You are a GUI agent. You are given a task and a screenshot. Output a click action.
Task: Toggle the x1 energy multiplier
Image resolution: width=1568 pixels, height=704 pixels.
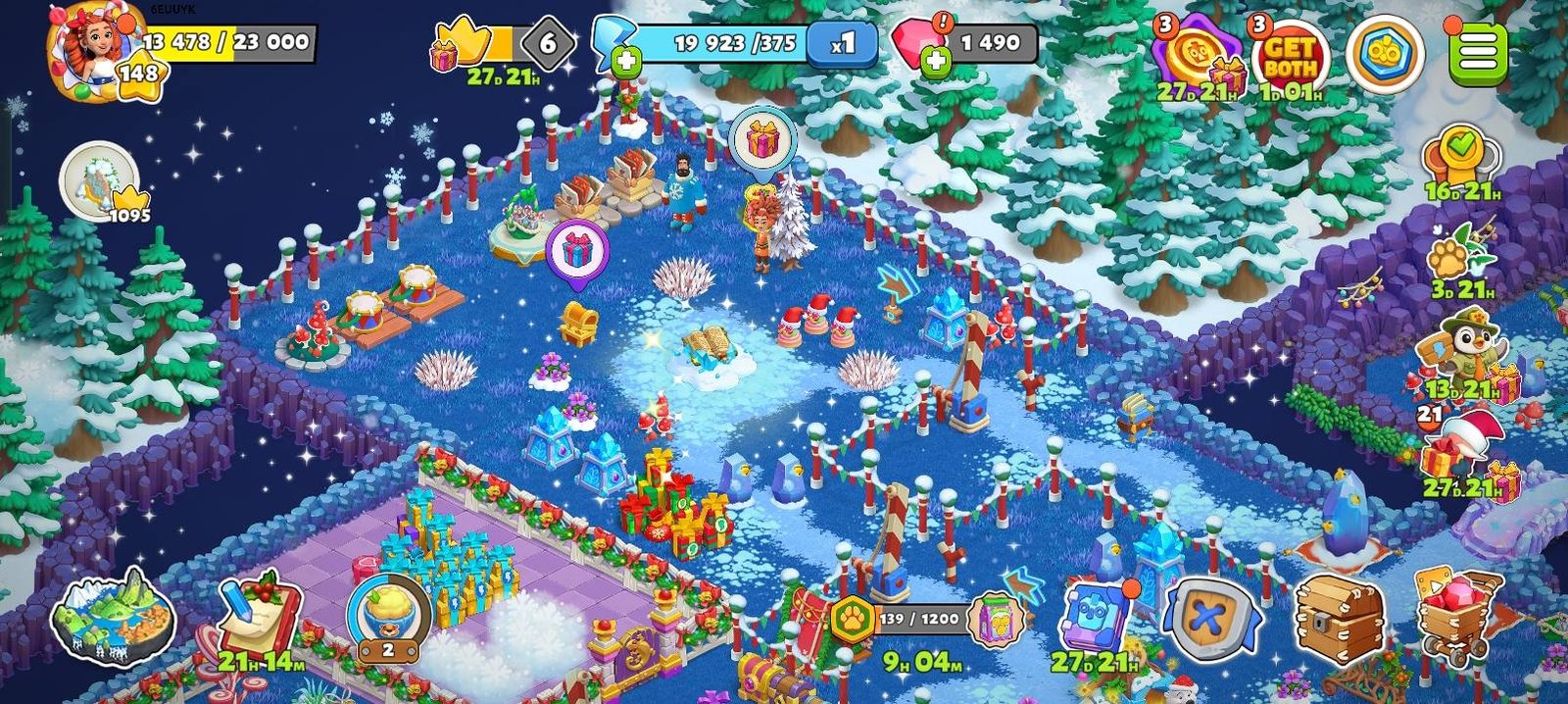click(842, 43)
